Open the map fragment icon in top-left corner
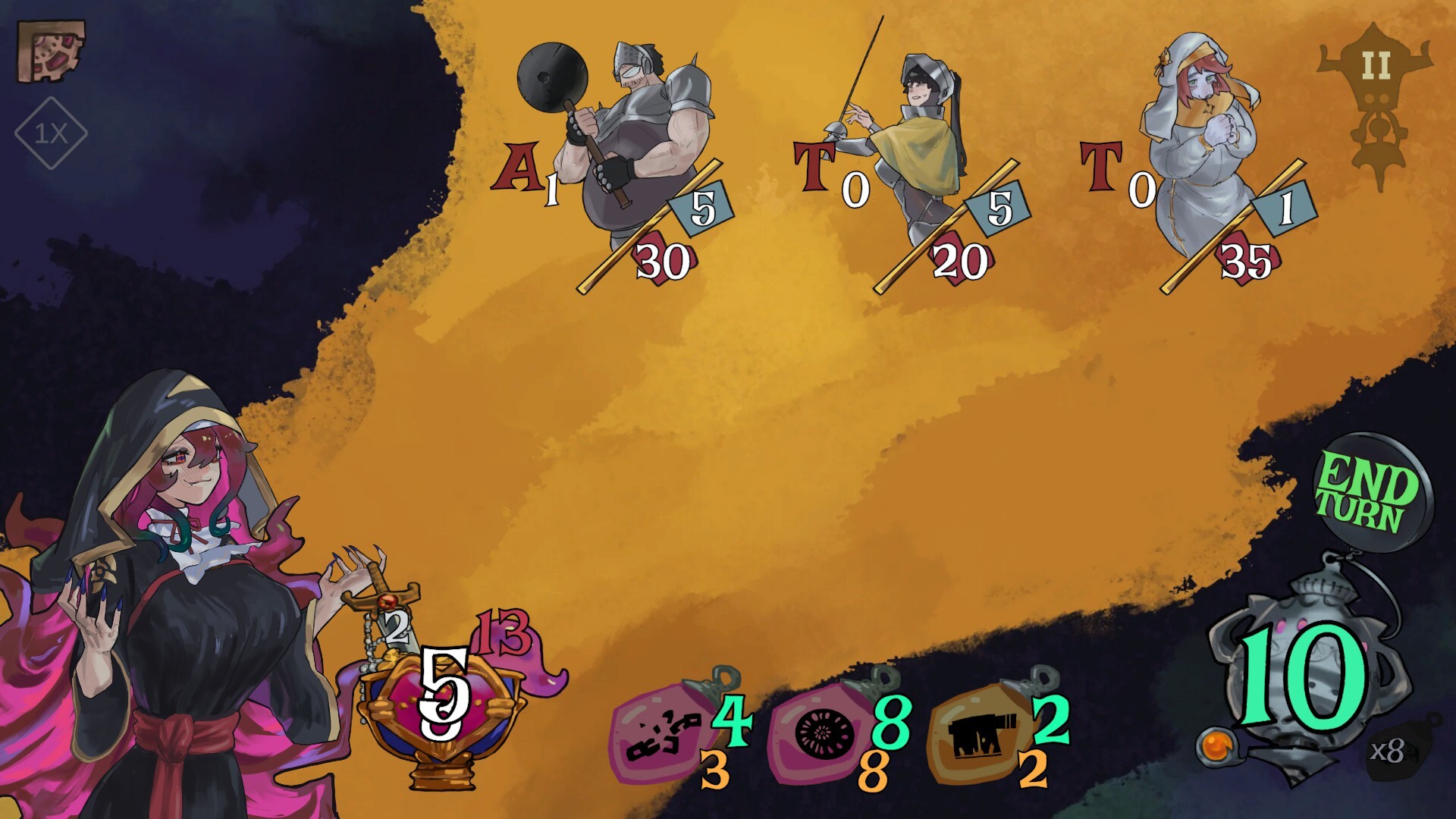The image size is (1456, 819). pos(49,49)
